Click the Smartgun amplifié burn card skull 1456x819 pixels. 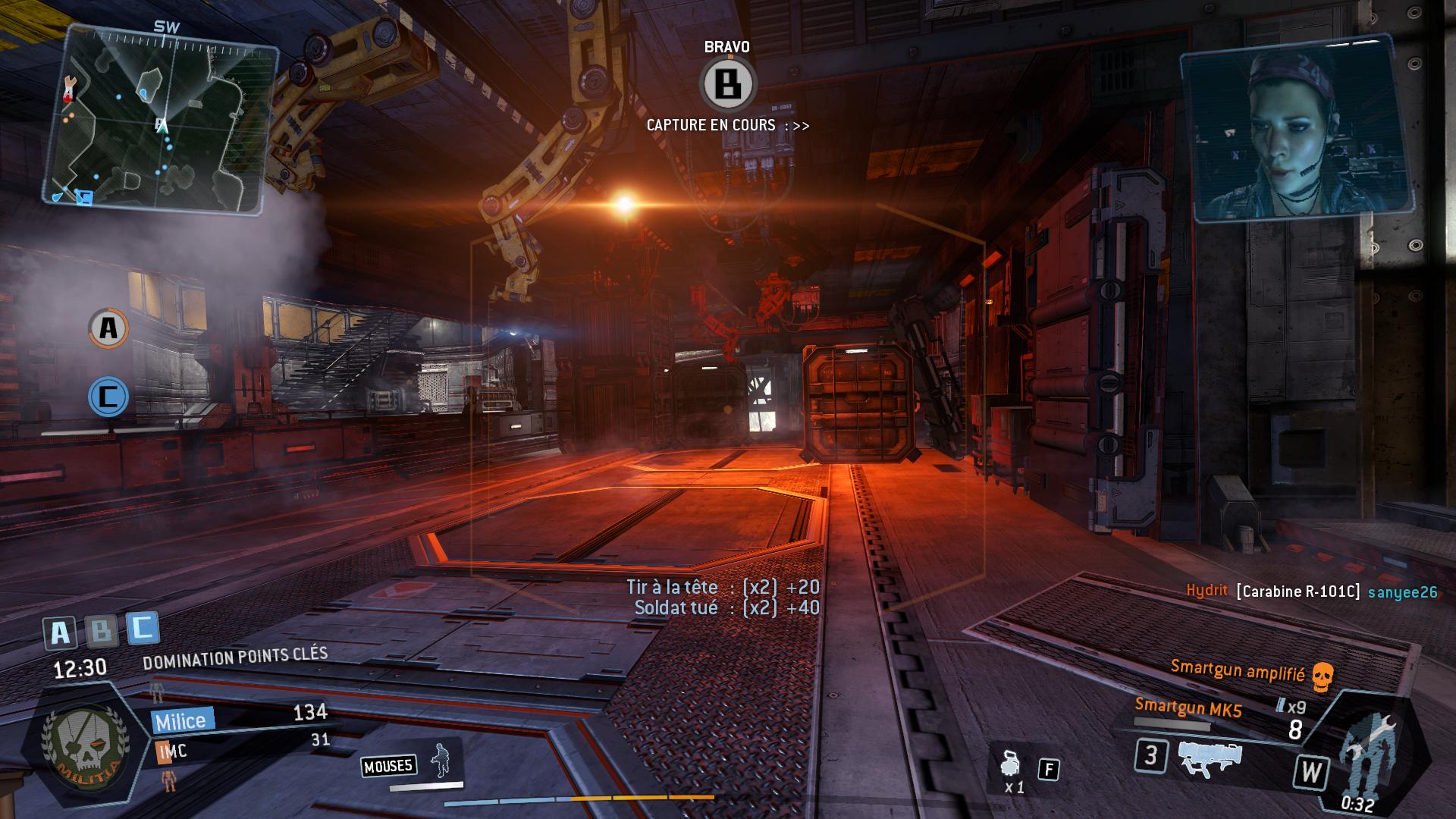pos(1322,676)
